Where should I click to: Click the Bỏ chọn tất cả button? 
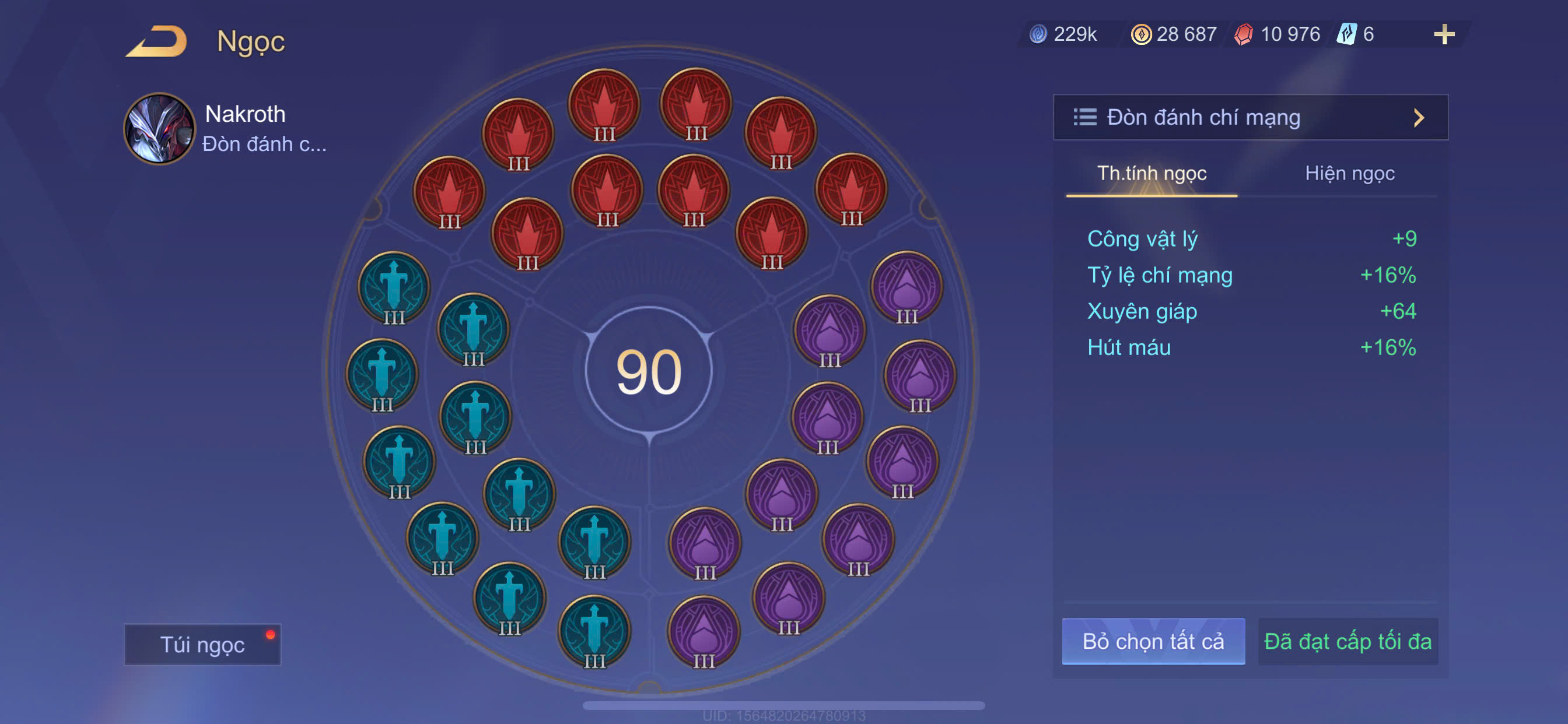(1153, 641)
